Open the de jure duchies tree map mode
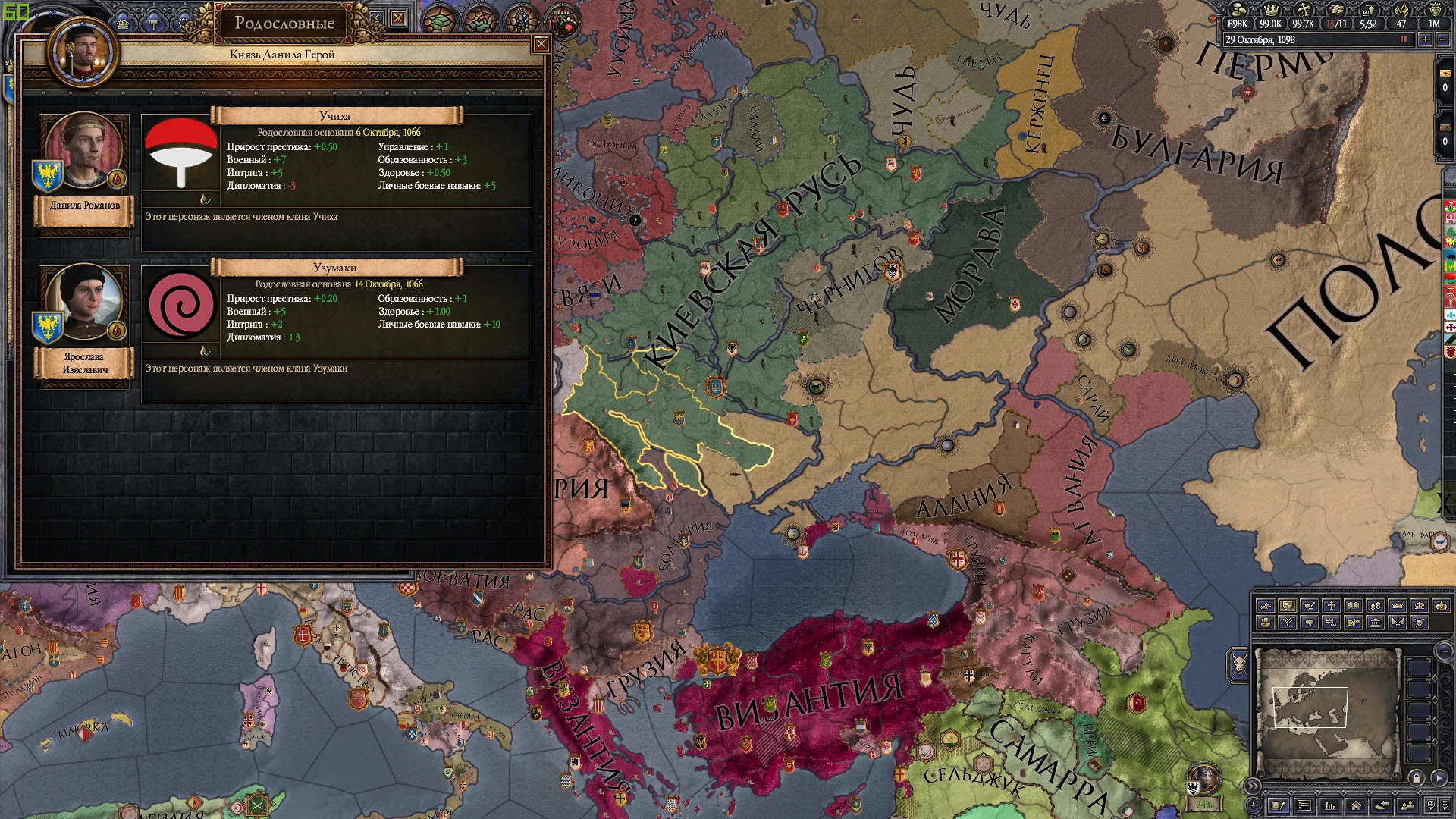This screenshot has width=1456, height=819. click(x=1288, y=623)
